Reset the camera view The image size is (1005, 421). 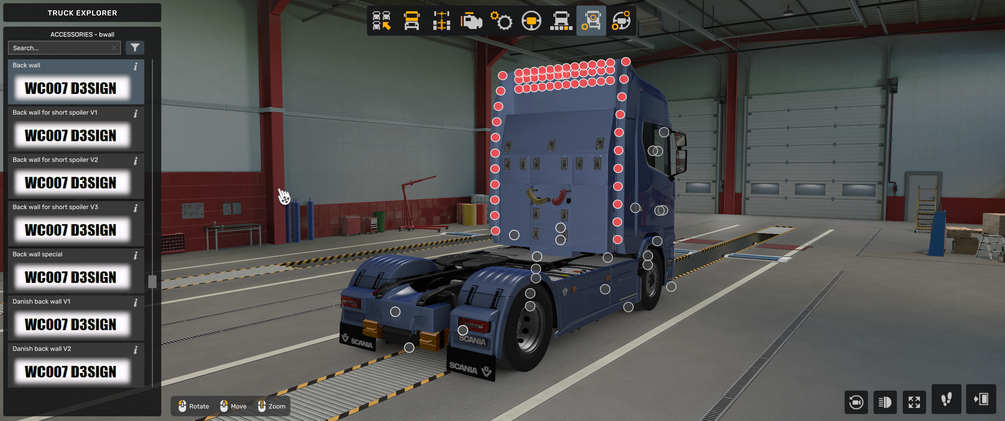[855, 402]
